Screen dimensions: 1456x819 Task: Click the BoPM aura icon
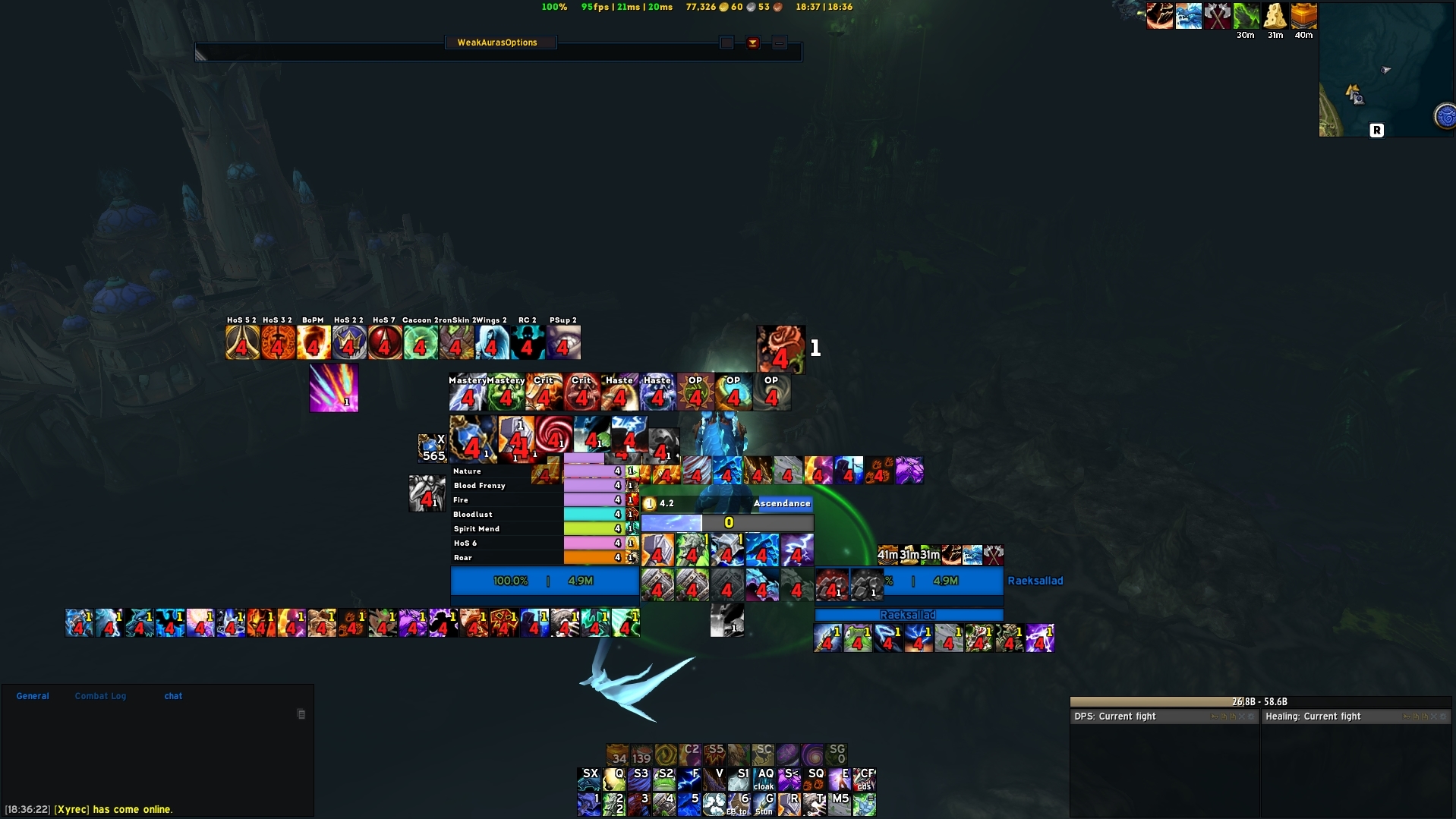coord(313,342)
